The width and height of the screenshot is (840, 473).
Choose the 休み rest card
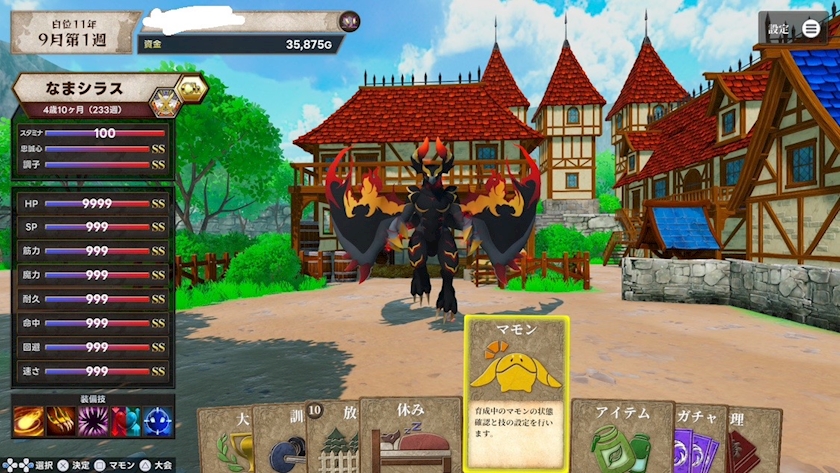[x=410, y=436]
